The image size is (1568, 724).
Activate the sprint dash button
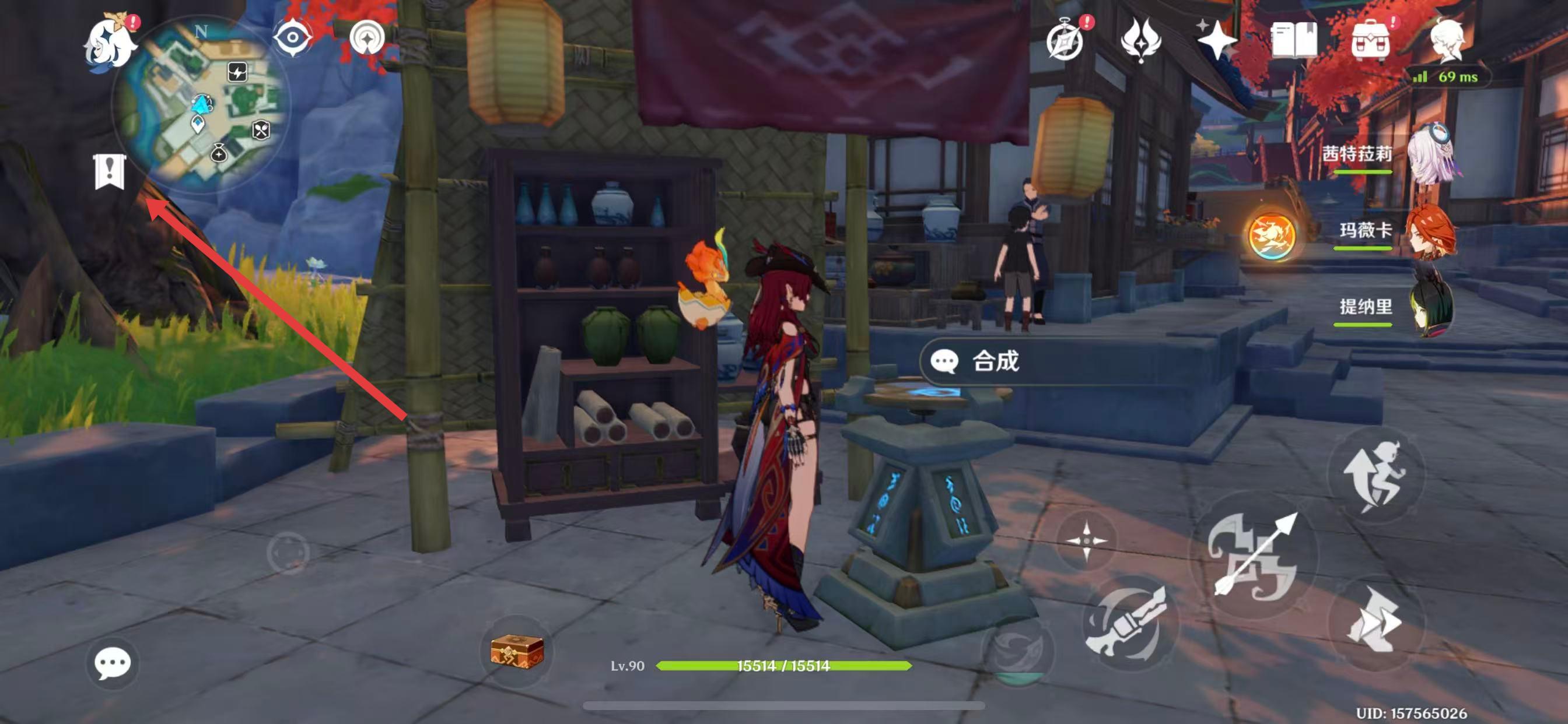[x=1374, y=622]
